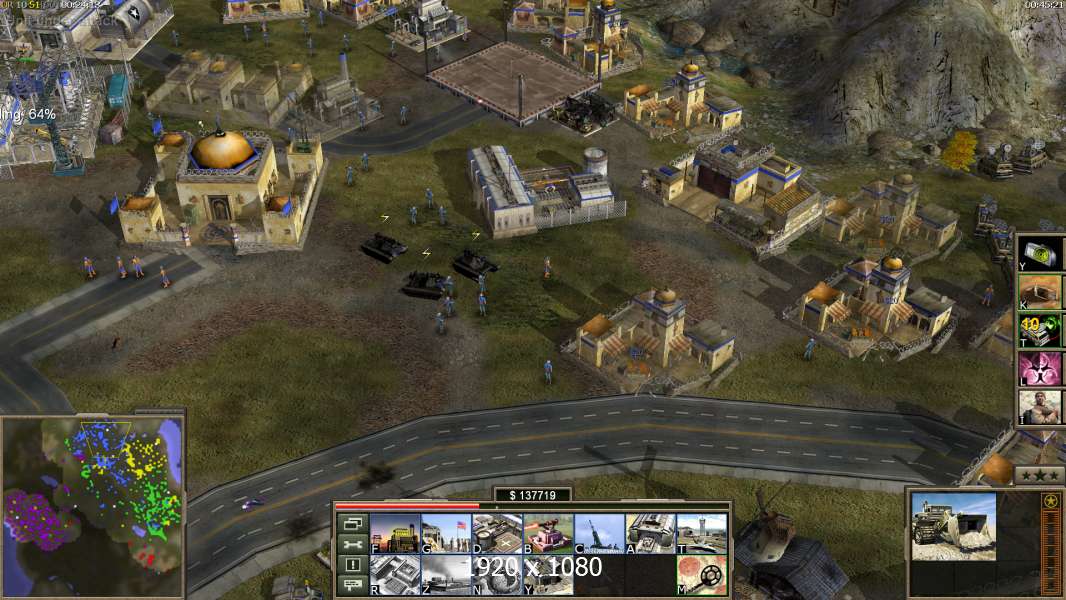Open the three-star general's promotion button
Image resolution: width=1066 pixels, height=600 pixels.
point(1039,475)
